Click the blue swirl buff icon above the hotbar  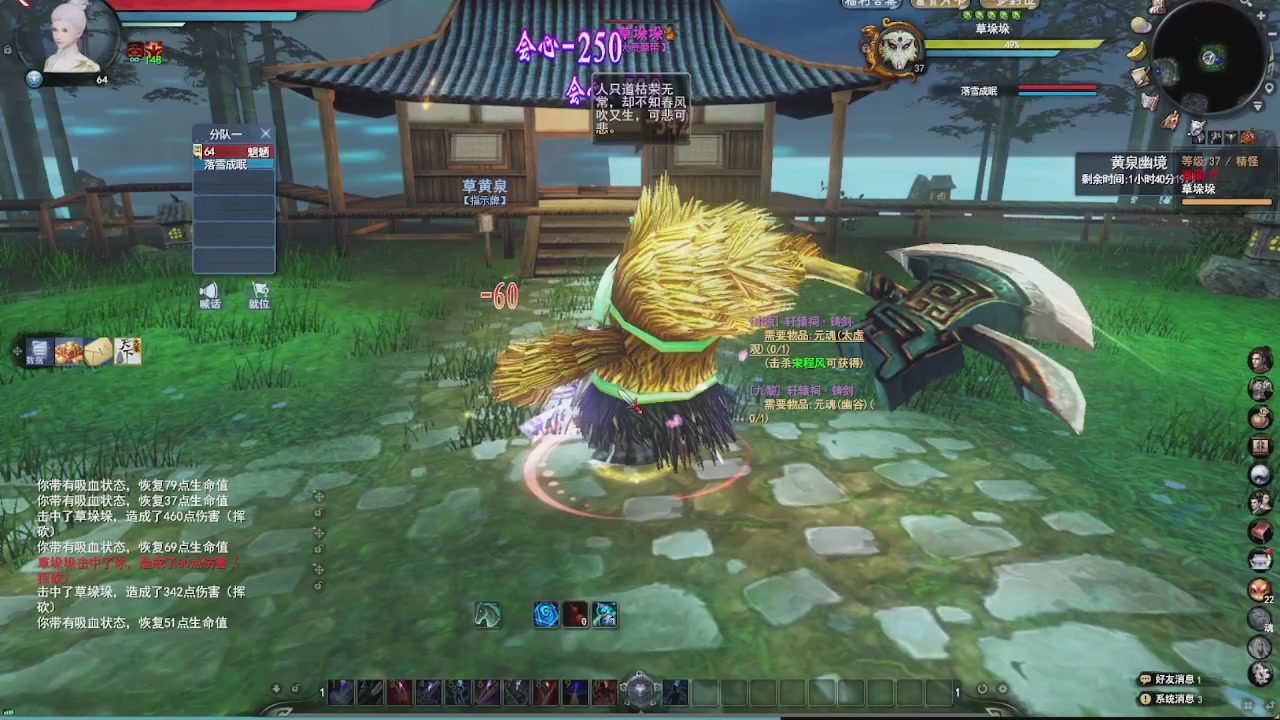tap(545, 615)
